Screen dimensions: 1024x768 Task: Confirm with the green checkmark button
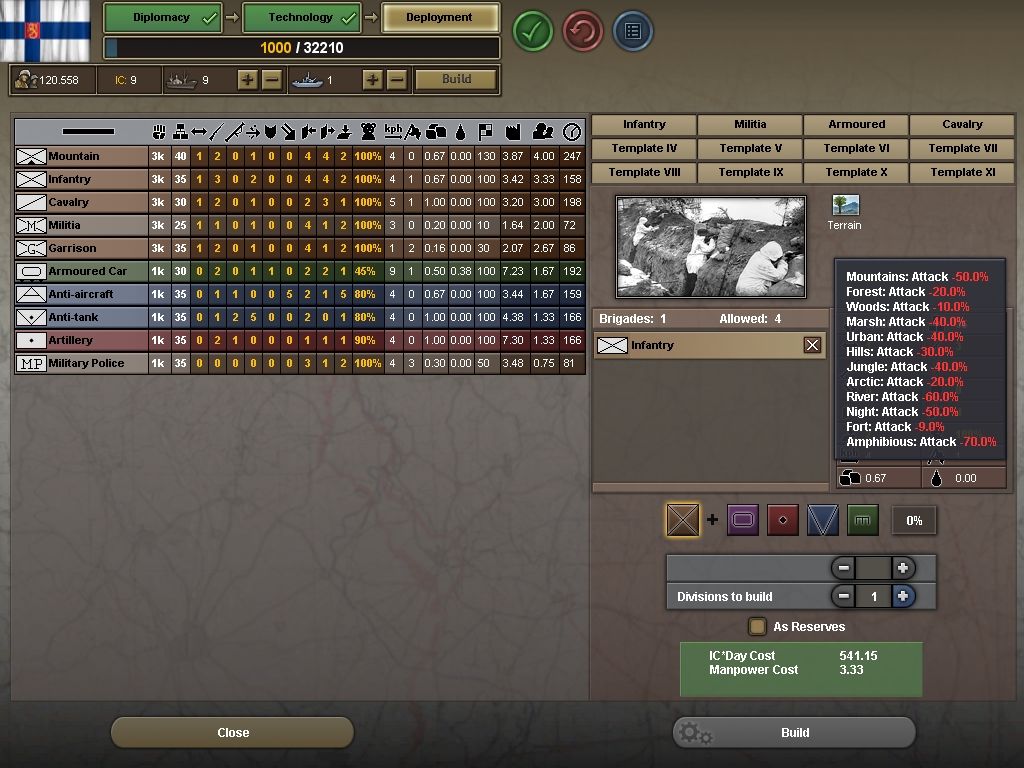(533, 31)
